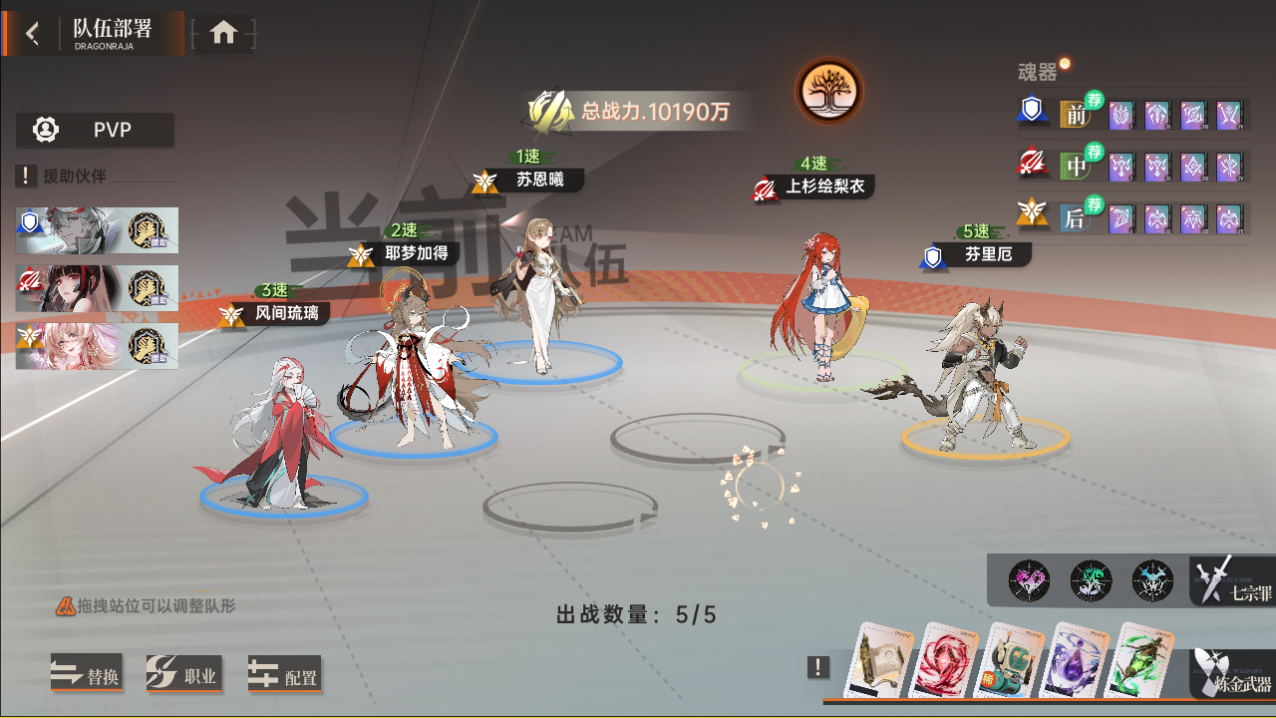Open the tree emblem icon
Viewport: 1276px width, 718px height.
click(828, 91)
